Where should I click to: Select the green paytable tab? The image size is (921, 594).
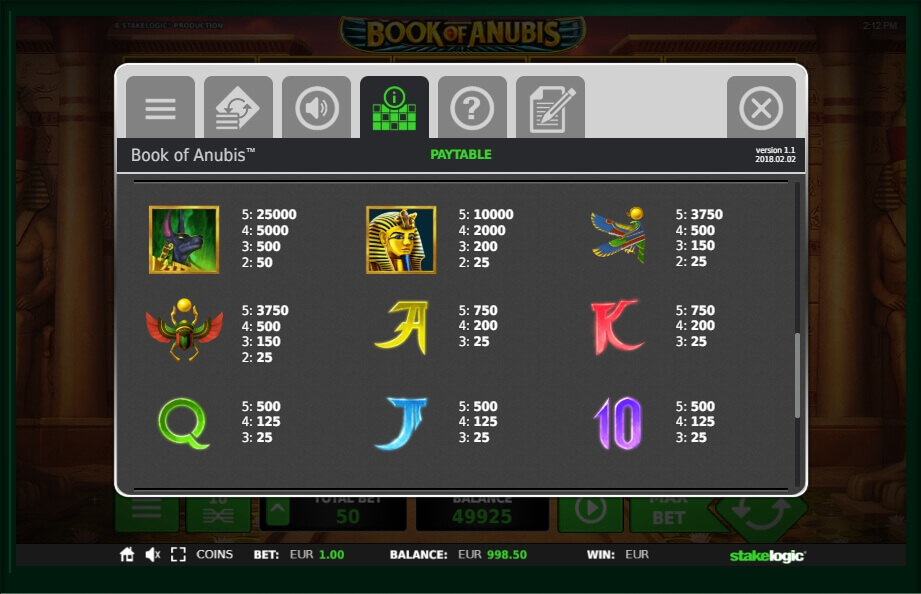[x=394, y=108]
